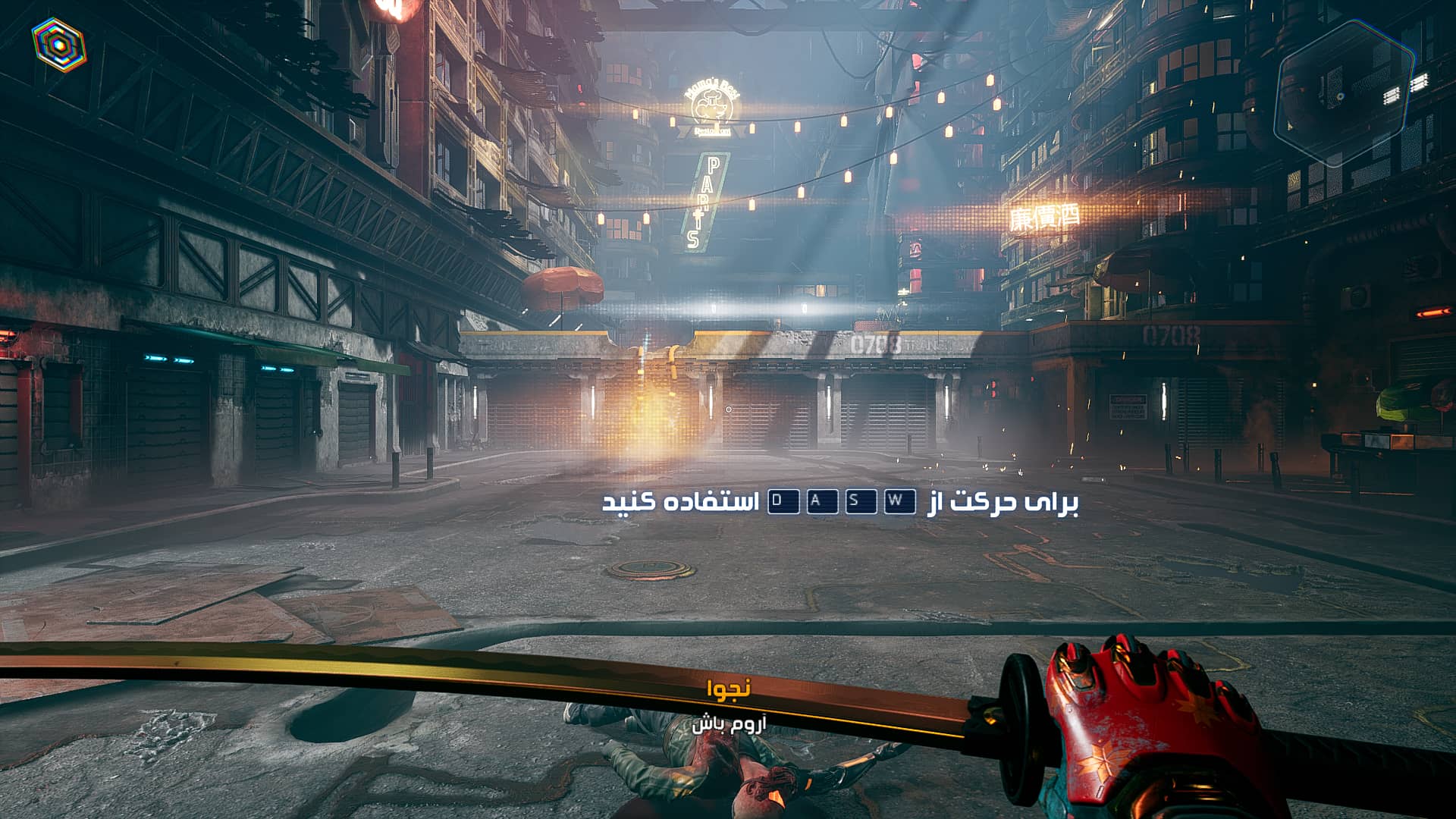Click the rainbow hexagon icon
The image size is (1456, 819).
[x=59, y=45]
